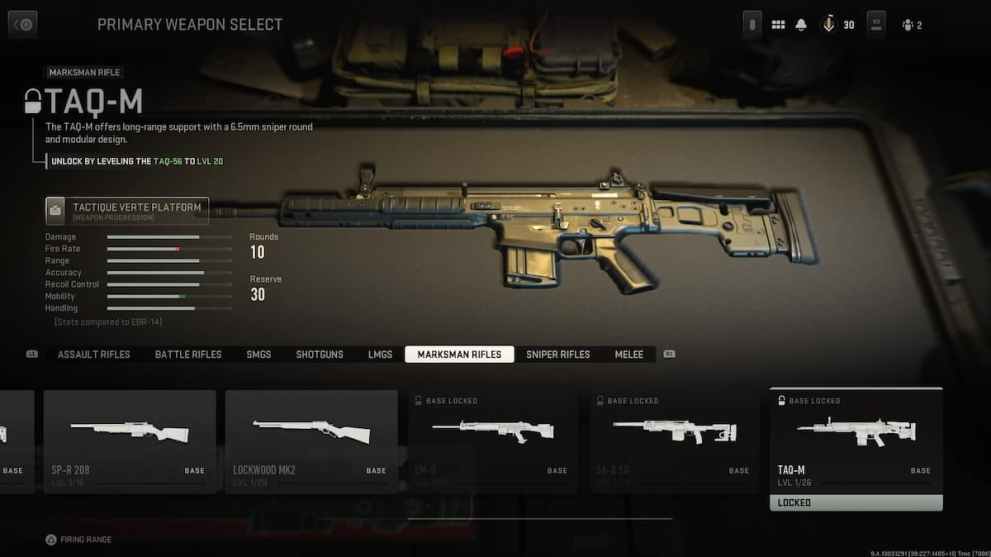Click the Marksman Rifles tab
Screen dimensions: 991x557
pos(459,355)
